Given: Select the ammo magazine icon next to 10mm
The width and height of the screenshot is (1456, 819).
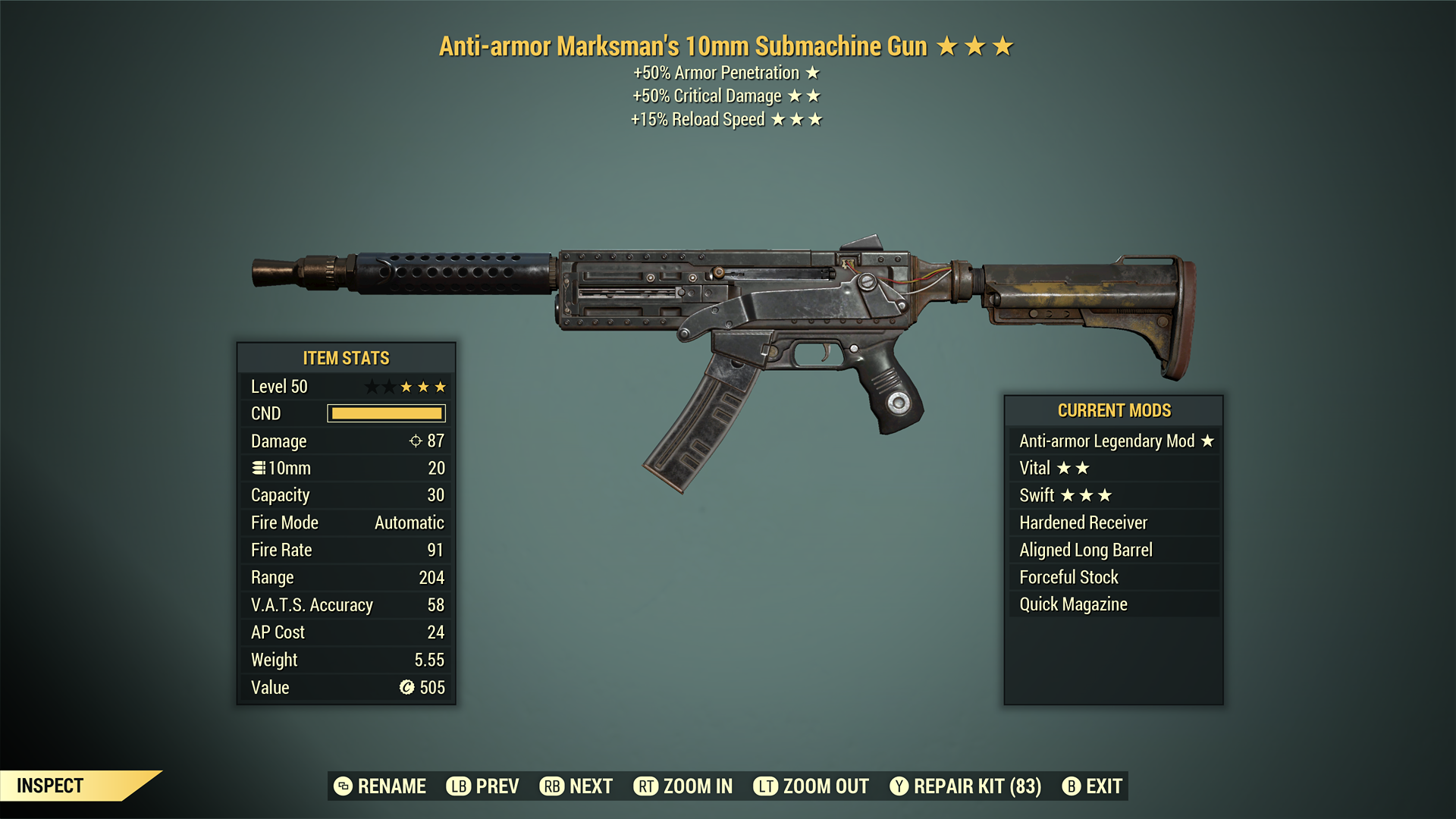Looking at the screenshot, I should click(x=259, y=468).
